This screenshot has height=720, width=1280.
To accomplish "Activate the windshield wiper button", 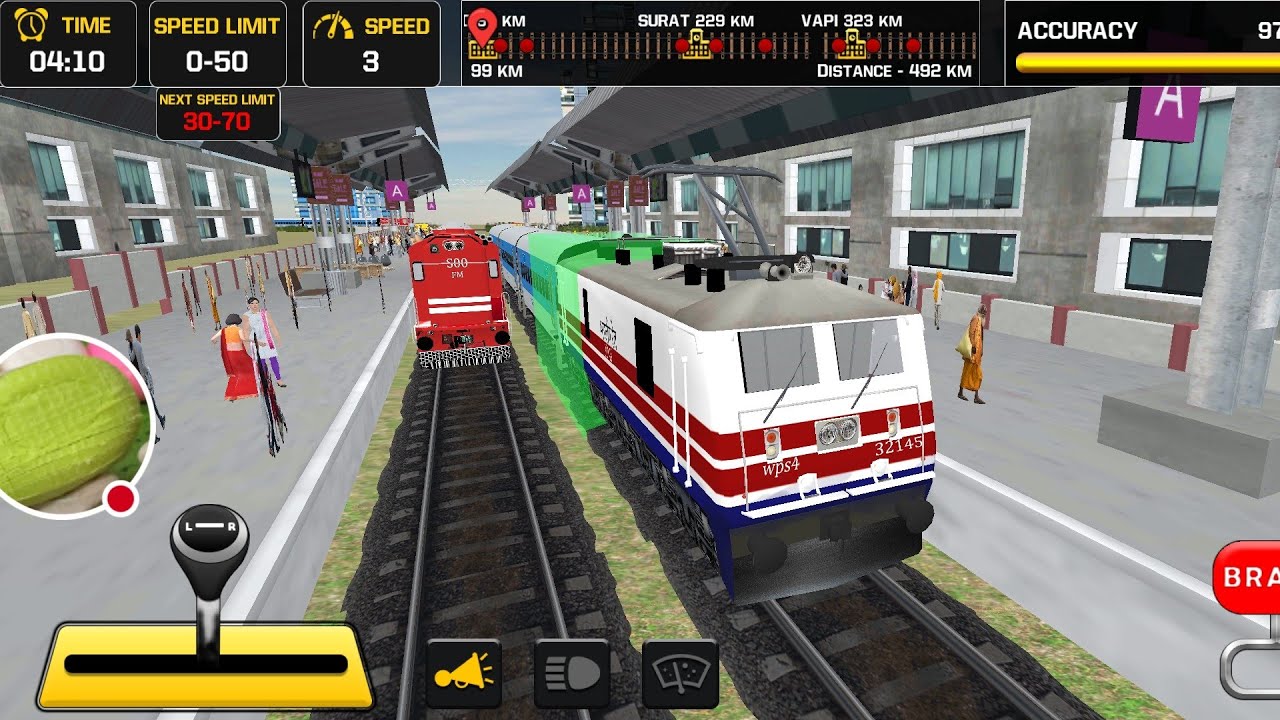I will pyautogui.click(x=680, y=674).
